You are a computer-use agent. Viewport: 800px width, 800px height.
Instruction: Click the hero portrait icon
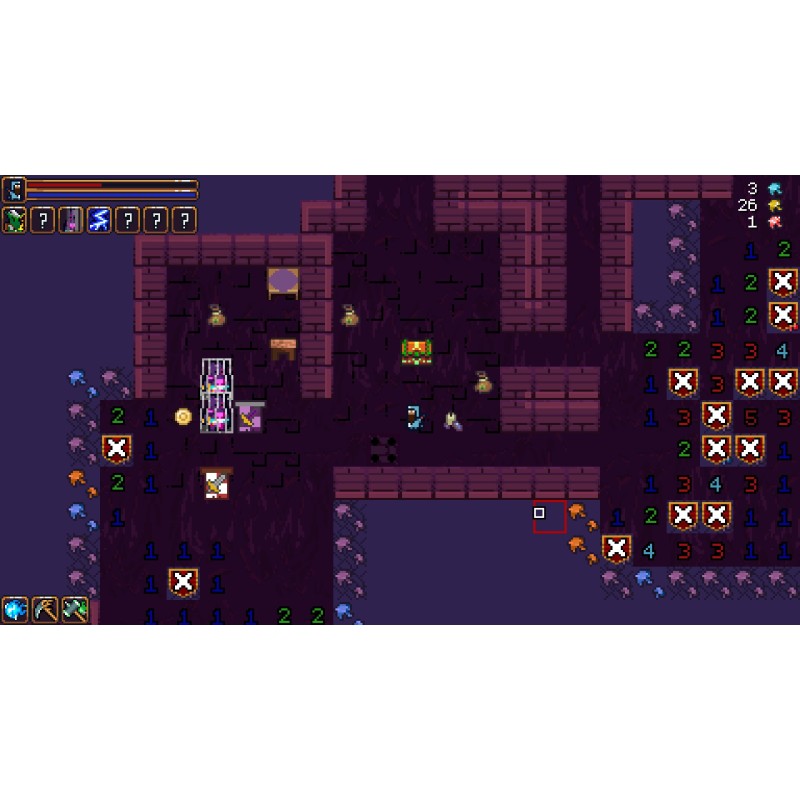(x=13, y=189)
